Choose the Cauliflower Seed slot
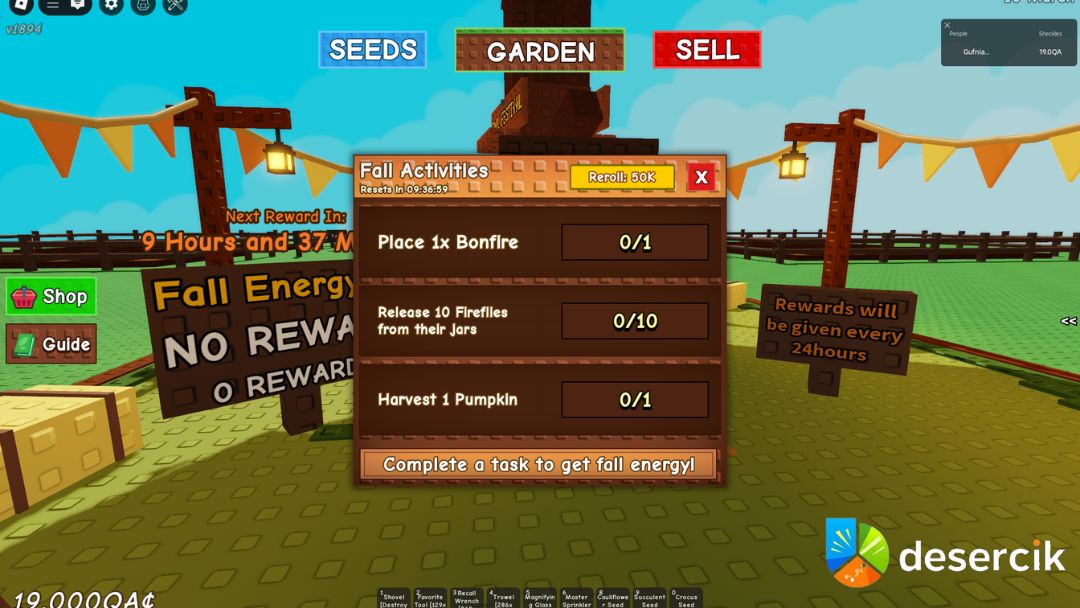This screenshot has width=1080, height=608. point(613,598)
